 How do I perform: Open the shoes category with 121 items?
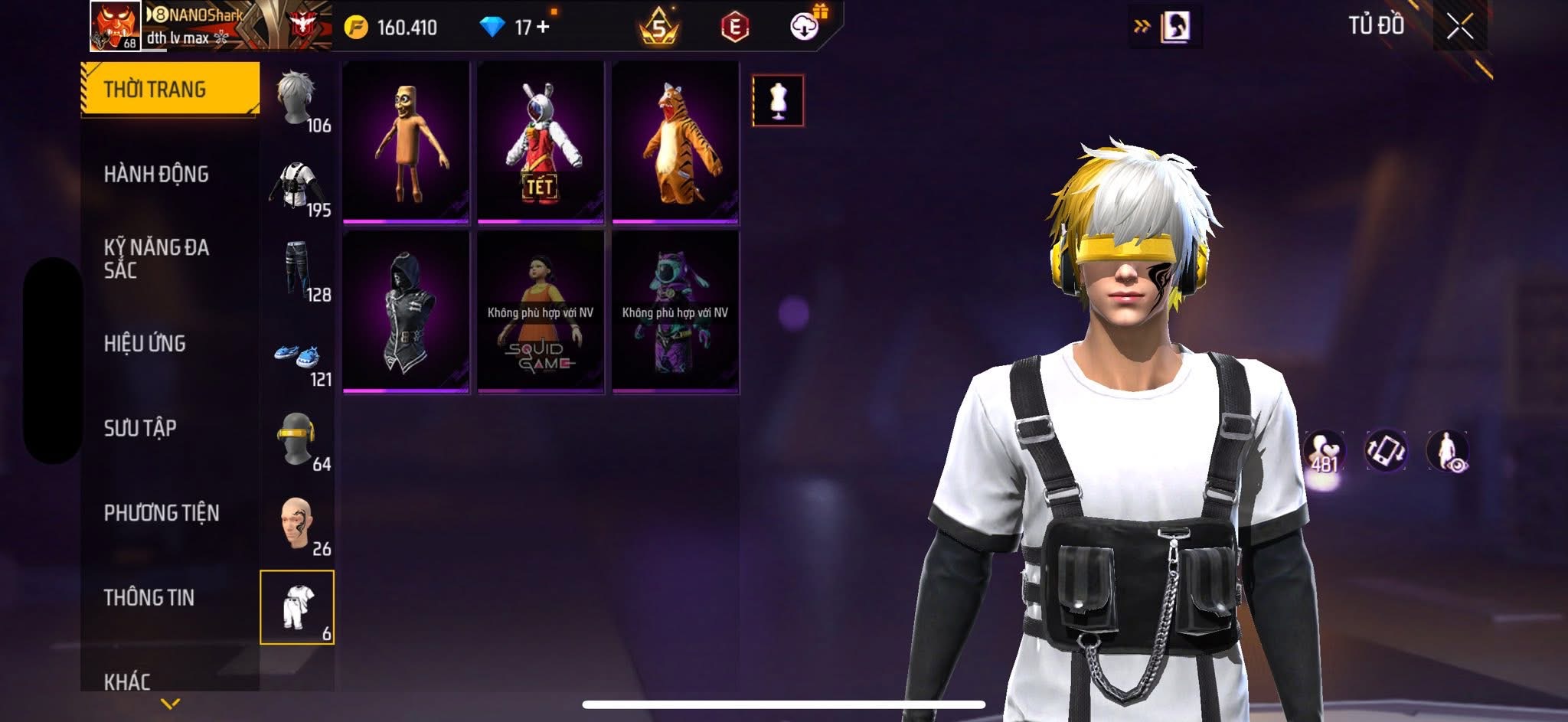pyautogui.click(x=297, y=355)
